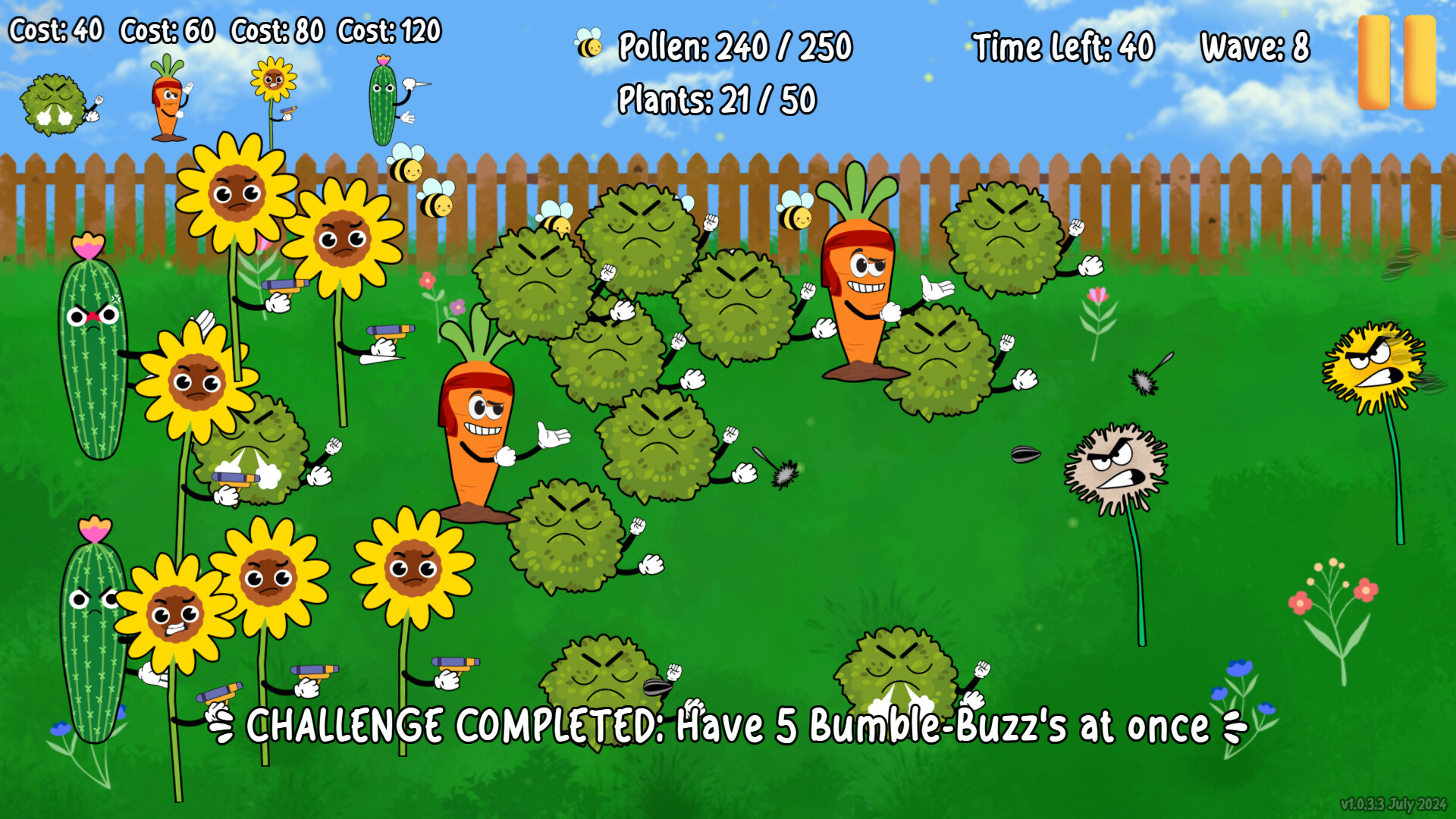Image resolution: width=1456 pixels, height=819 pixels.
Task: Click the sunflower seed lying on the grass
Action: click(x=1025, y=453)
